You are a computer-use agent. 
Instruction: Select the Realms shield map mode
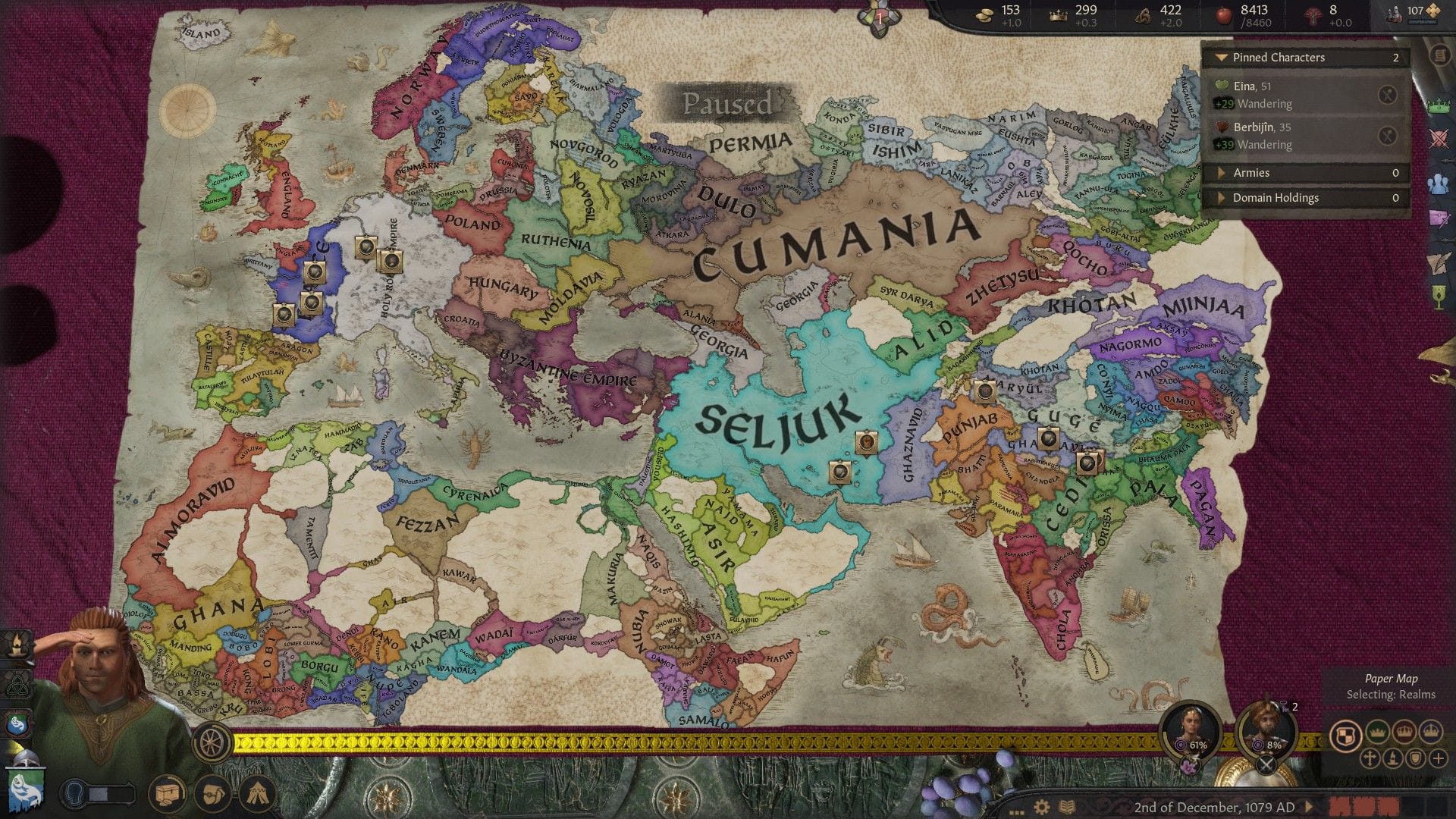point(1345,735)
